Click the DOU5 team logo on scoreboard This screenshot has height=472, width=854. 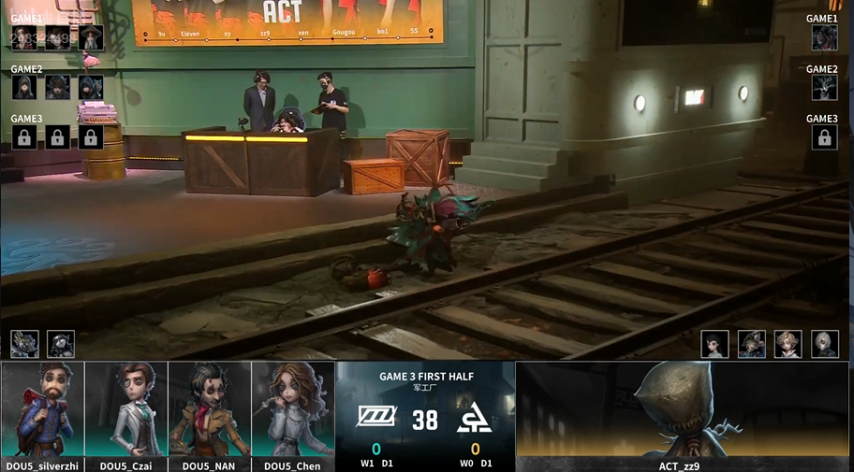(x=377, y=417)
